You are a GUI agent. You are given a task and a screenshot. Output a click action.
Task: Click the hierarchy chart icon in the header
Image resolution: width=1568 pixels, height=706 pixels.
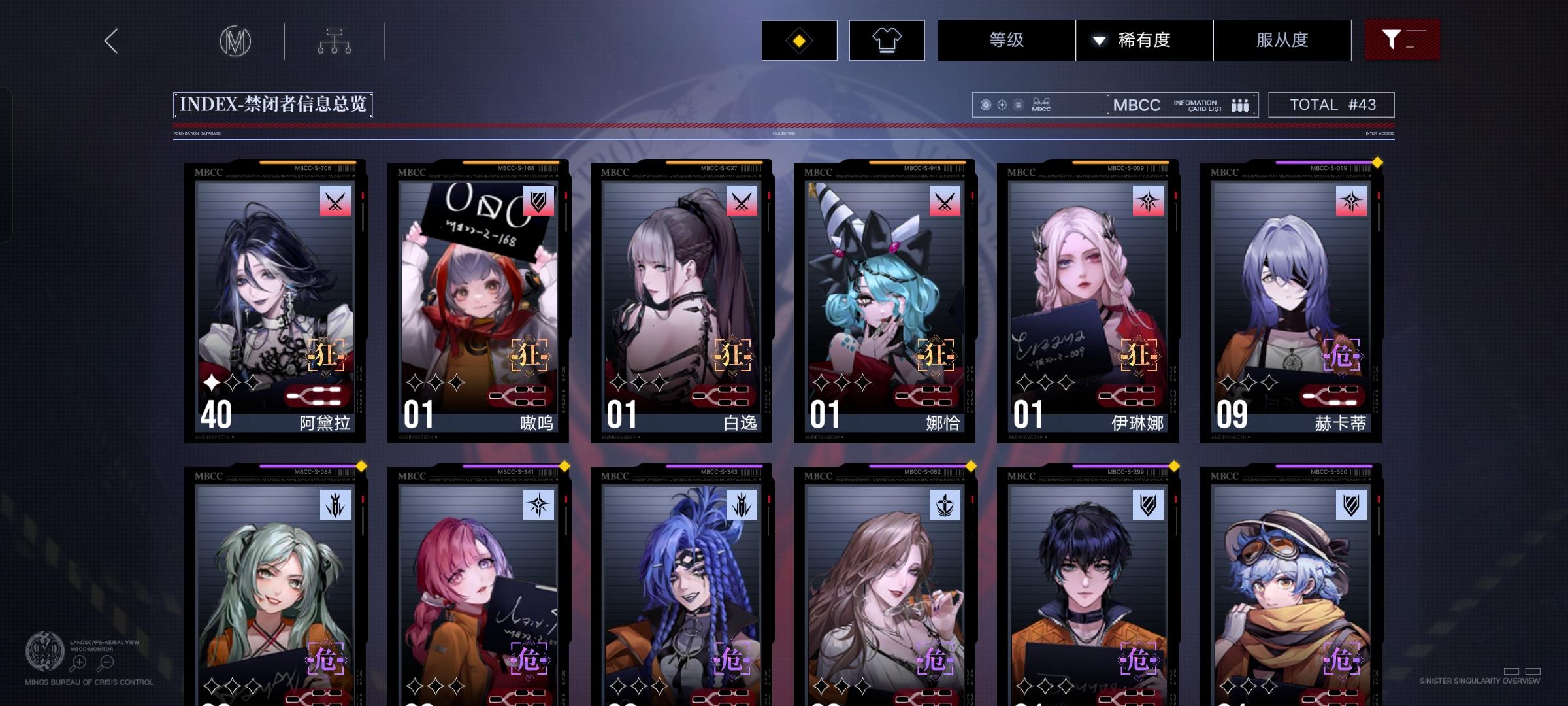[335, 41]
